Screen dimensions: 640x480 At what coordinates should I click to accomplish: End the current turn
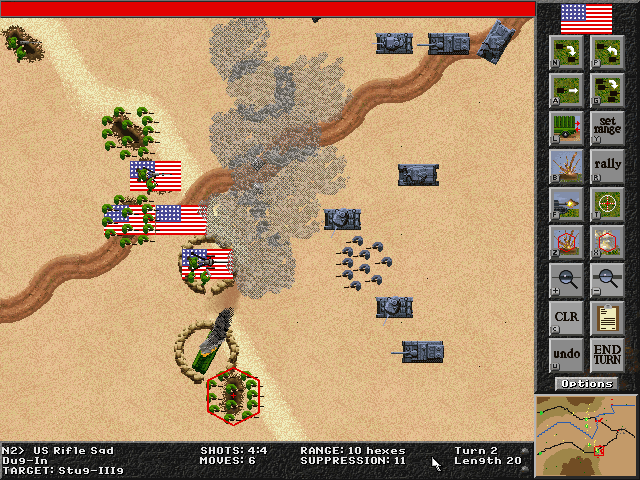point(607,356)
